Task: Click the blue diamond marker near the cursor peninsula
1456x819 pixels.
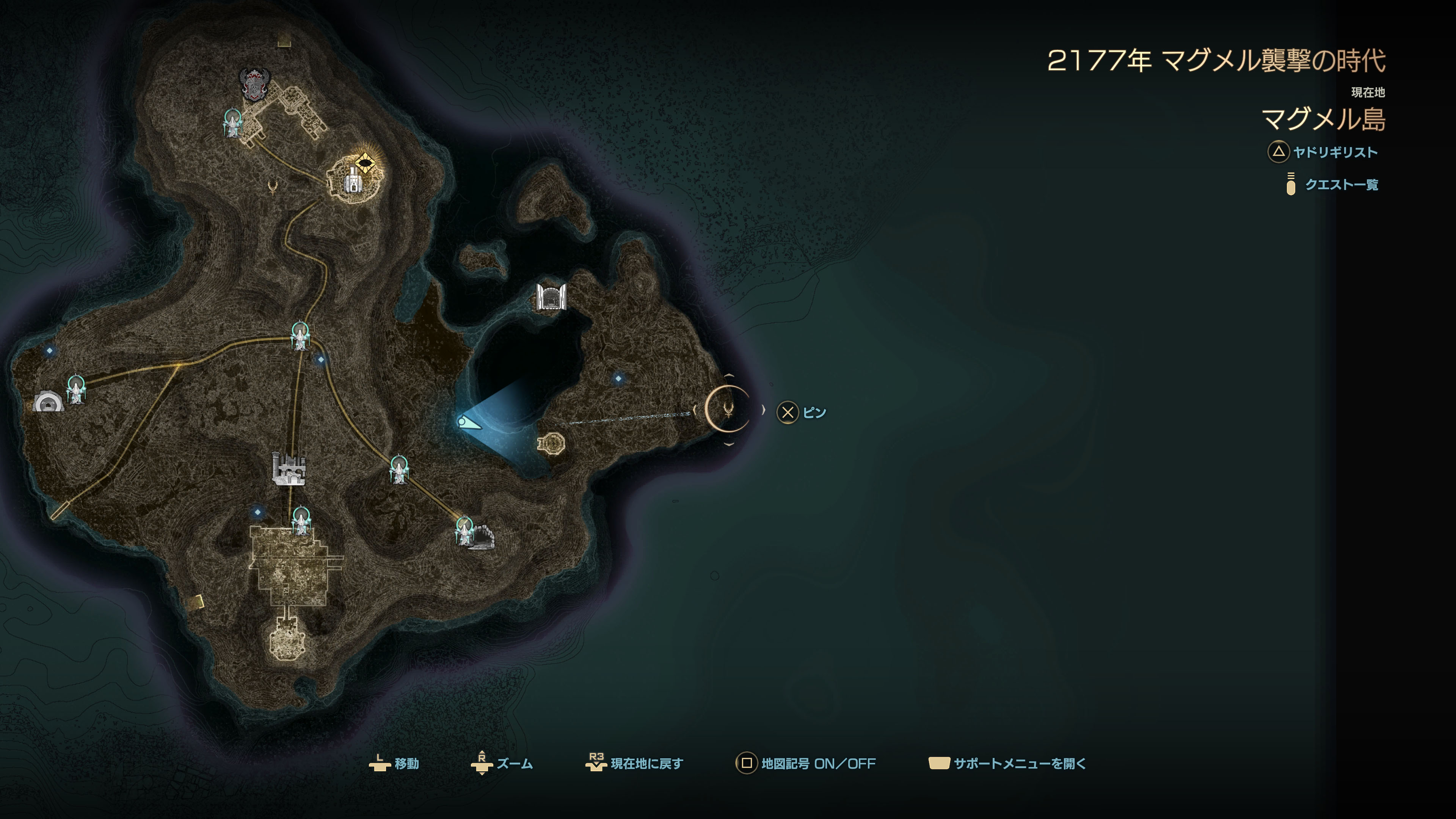Action: [x=618, y=378]
